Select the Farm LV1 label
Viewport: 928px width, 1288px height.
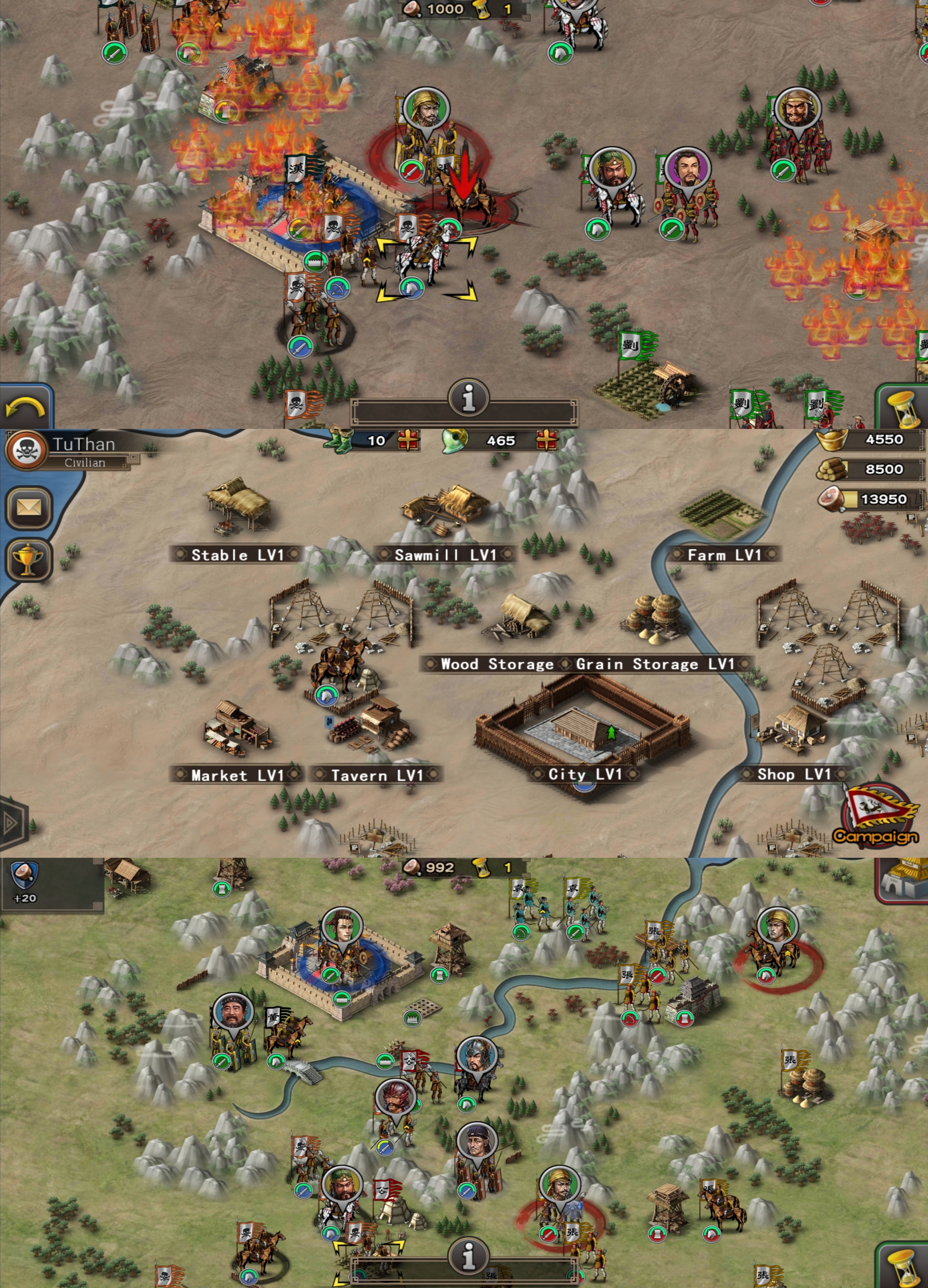(x=724, y=555)
